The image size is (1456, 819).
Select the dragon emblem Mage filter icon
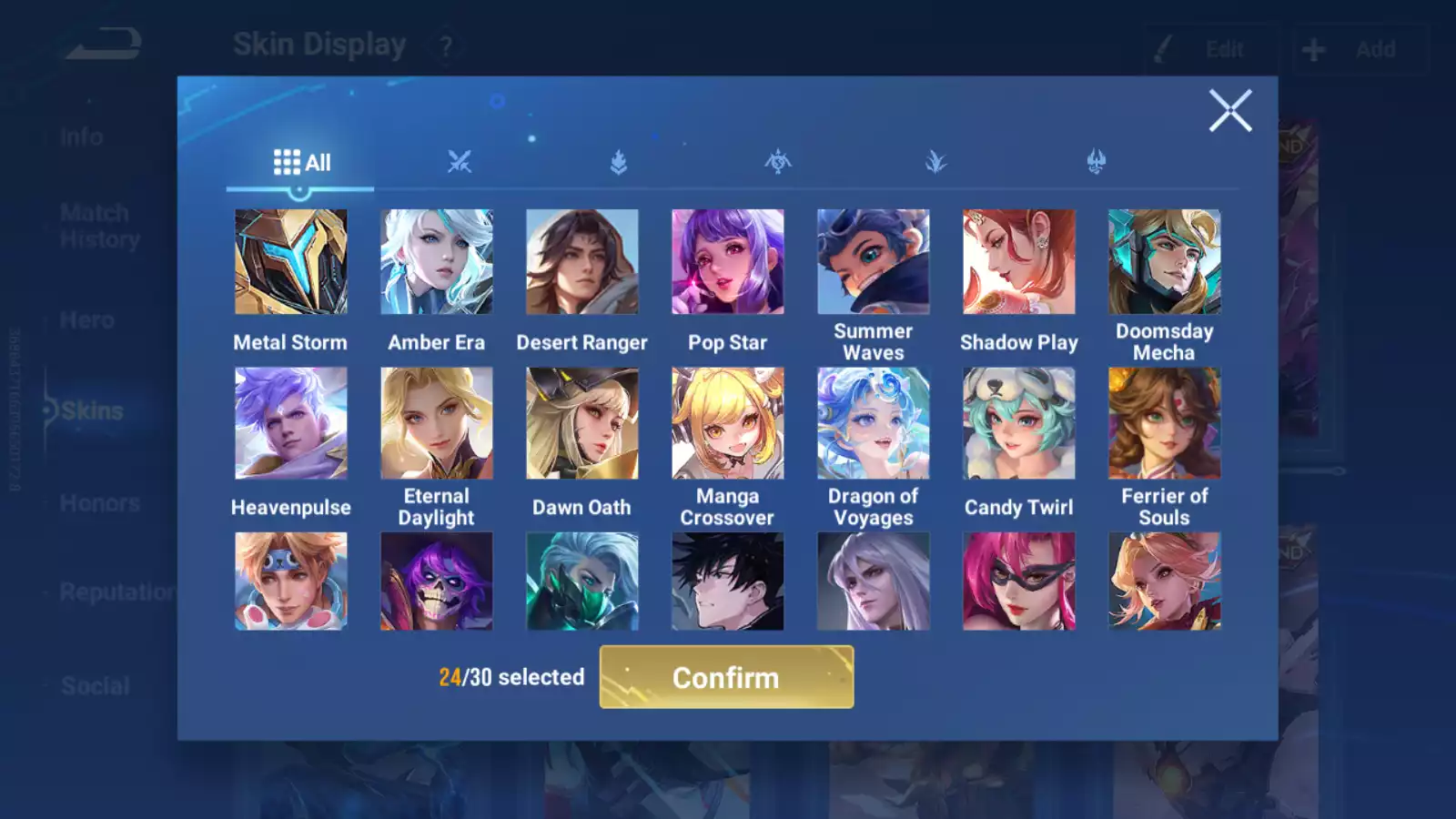(x=776, y=161)
